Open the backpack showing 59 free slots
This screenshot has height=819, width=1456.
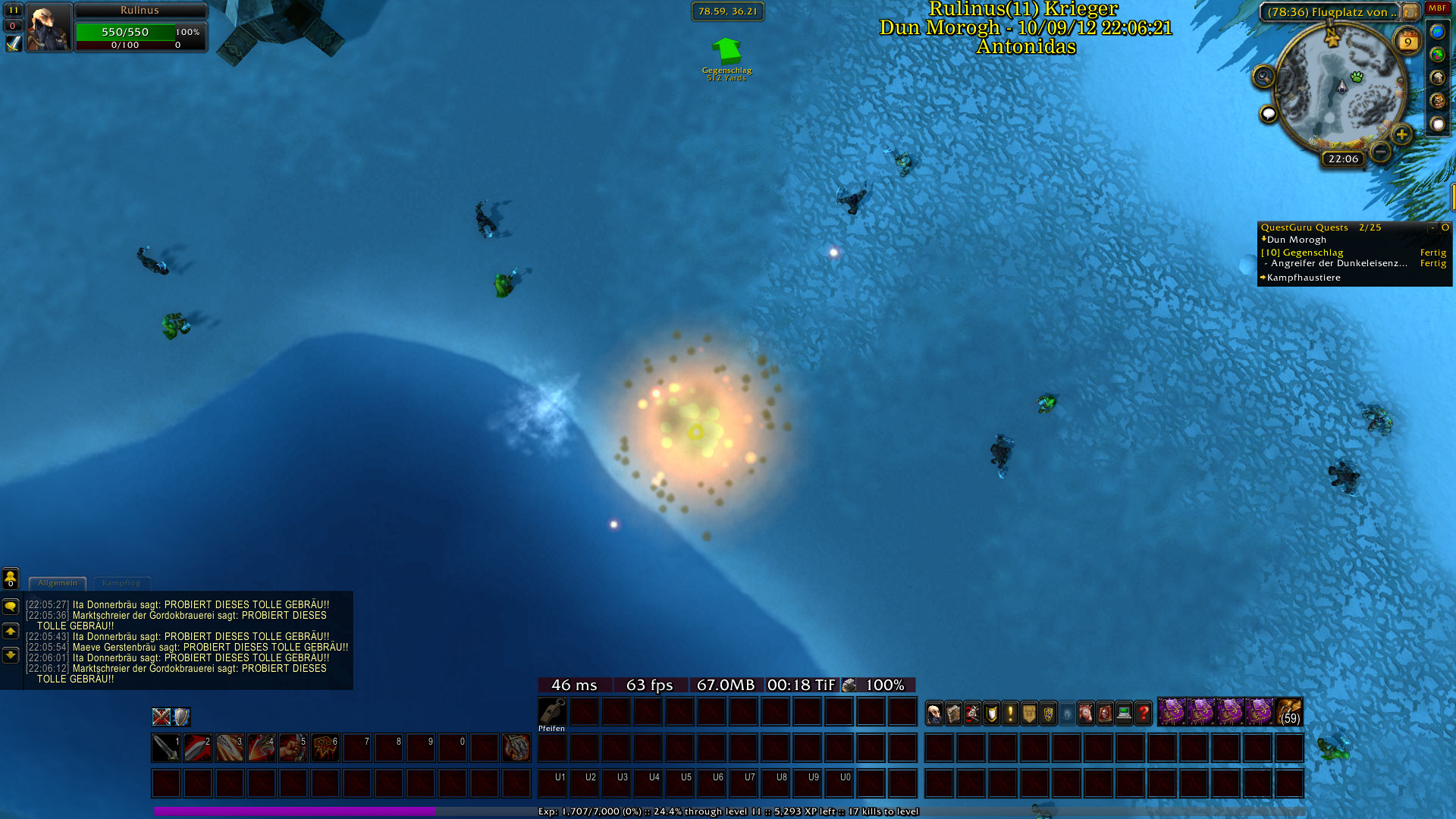(x=1289, y=713)
